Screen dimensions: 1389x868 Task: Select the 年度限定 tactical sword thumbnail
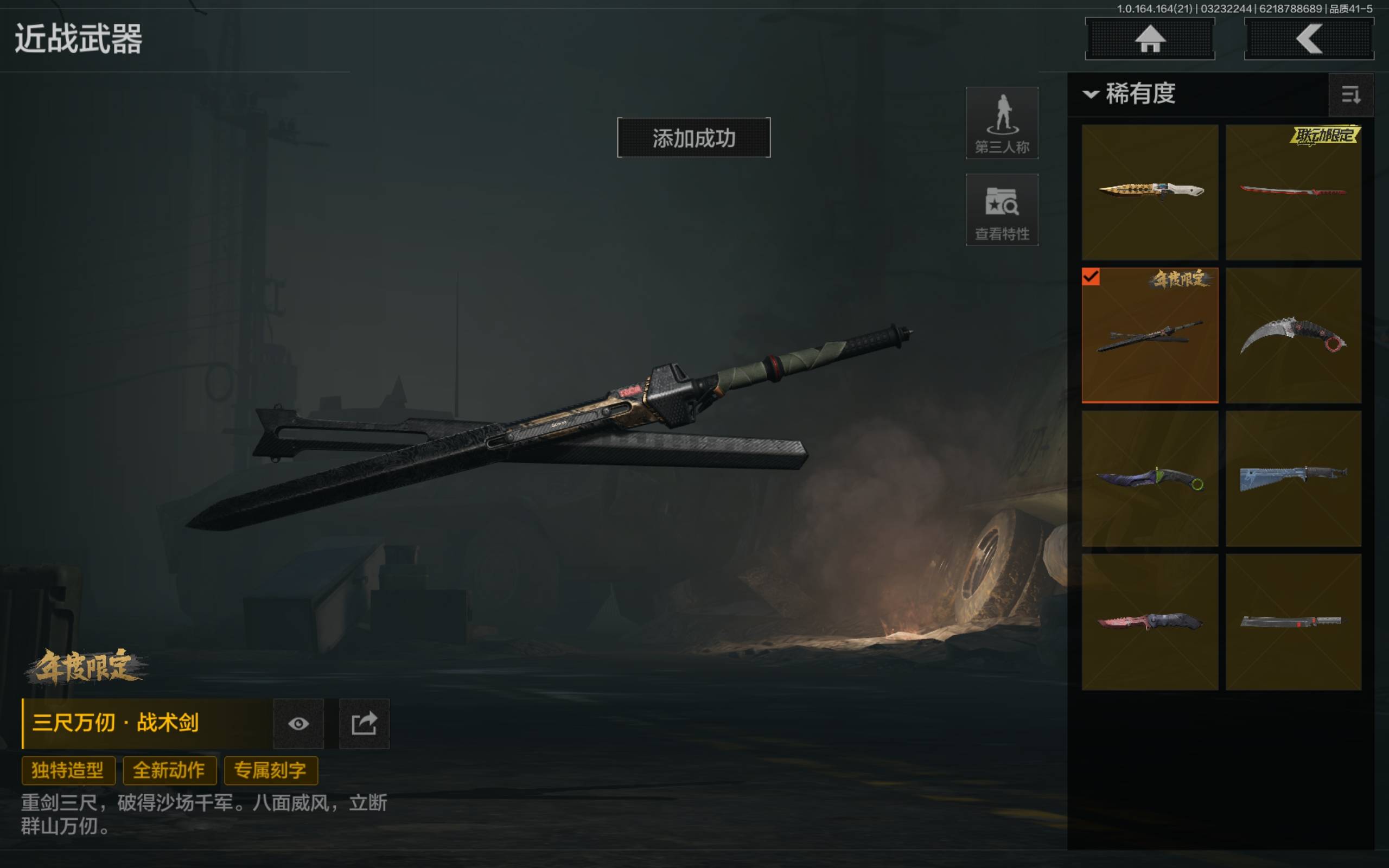[1150, 335]
